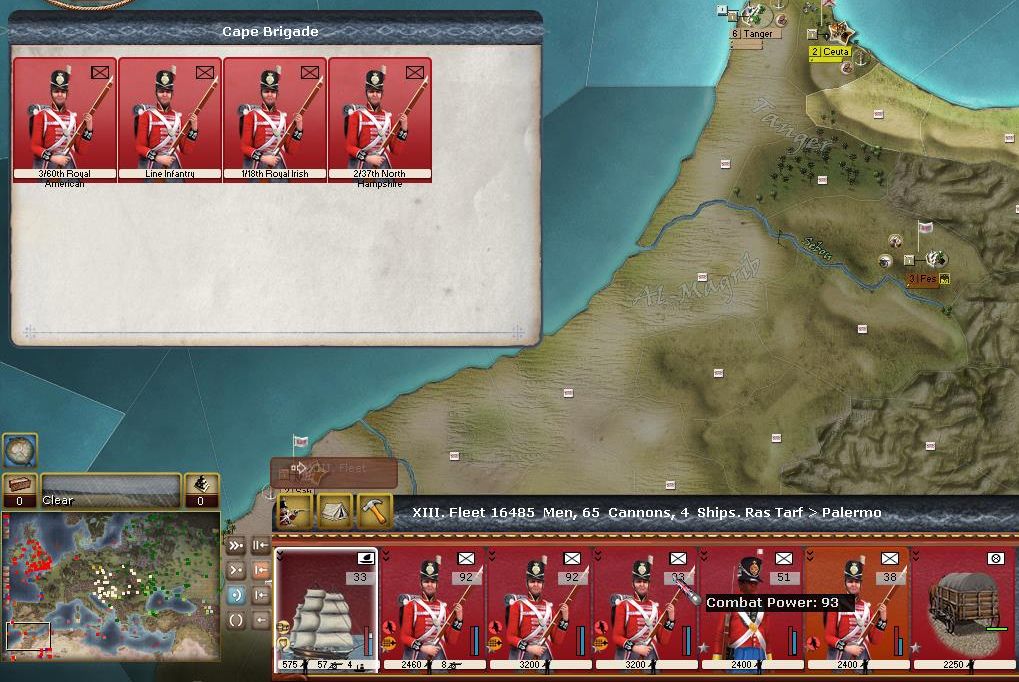Screen dimensions: 1019x682
Task: Click the globe icon above the minimap
Action: click(x=20, y=450)
